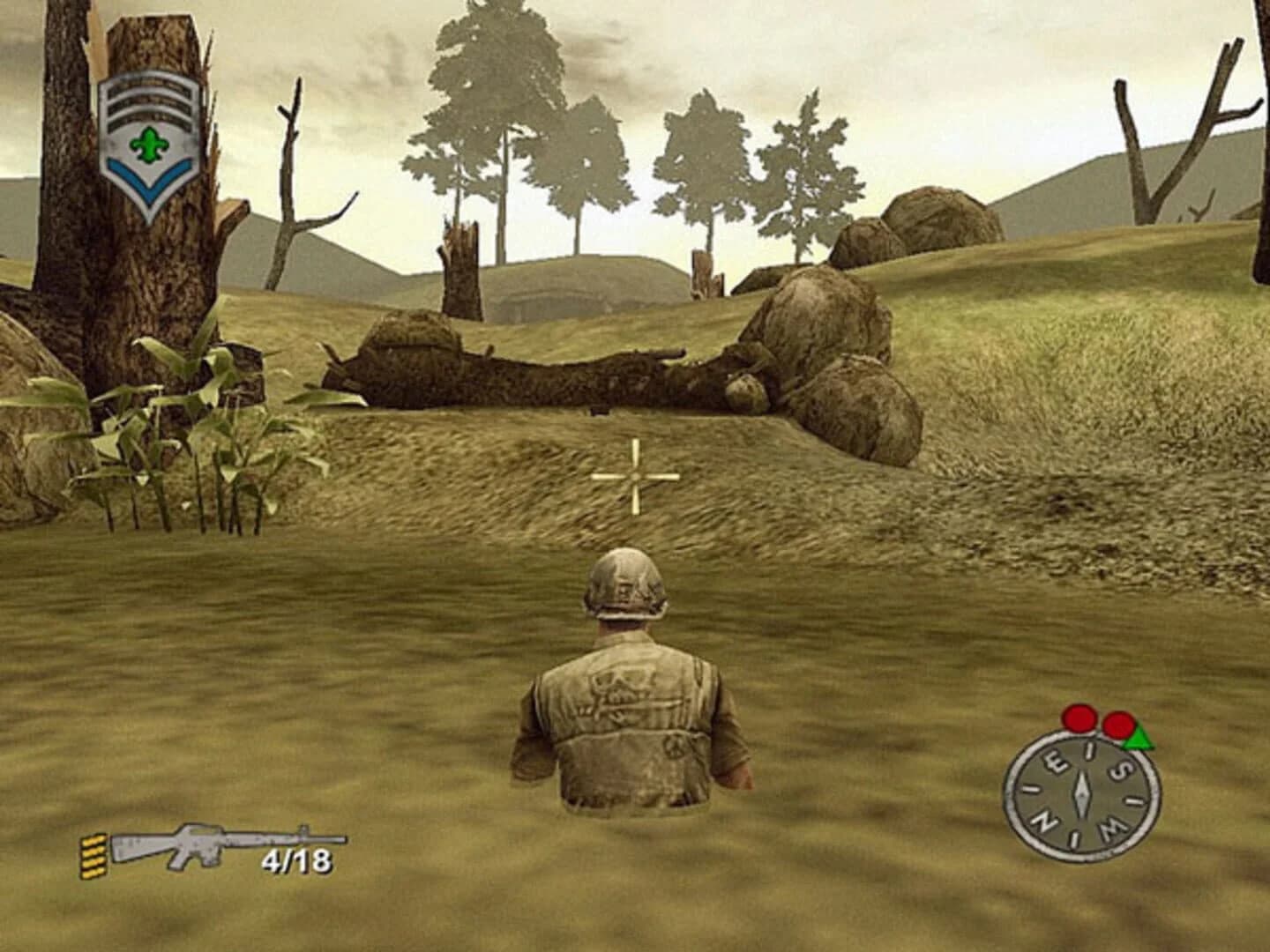Click the S marker on the compass dial
This screenshot has width=1270, height=952.
tap(1122, 768)
